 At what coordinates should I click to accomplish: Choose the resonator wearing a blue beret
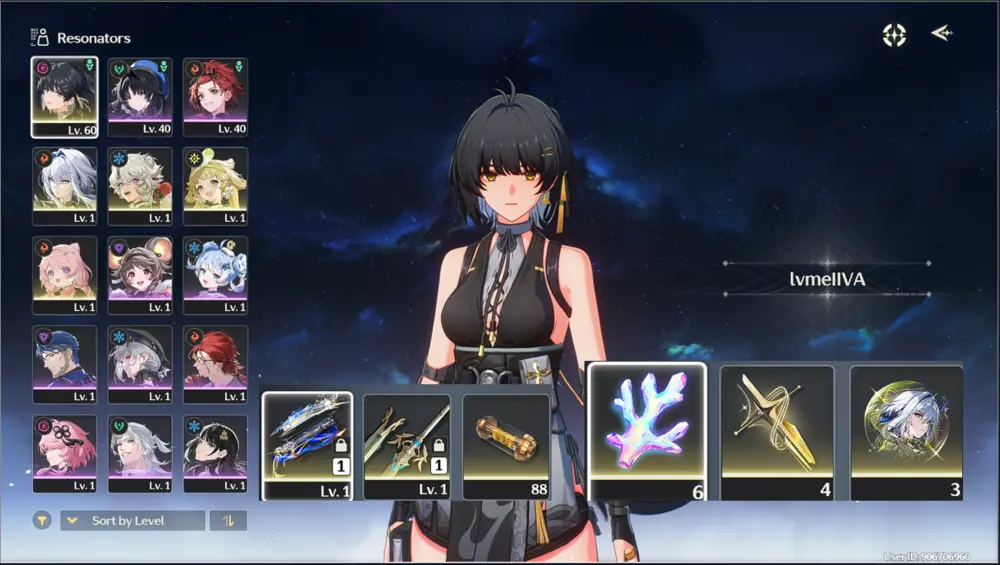point(140,96)
